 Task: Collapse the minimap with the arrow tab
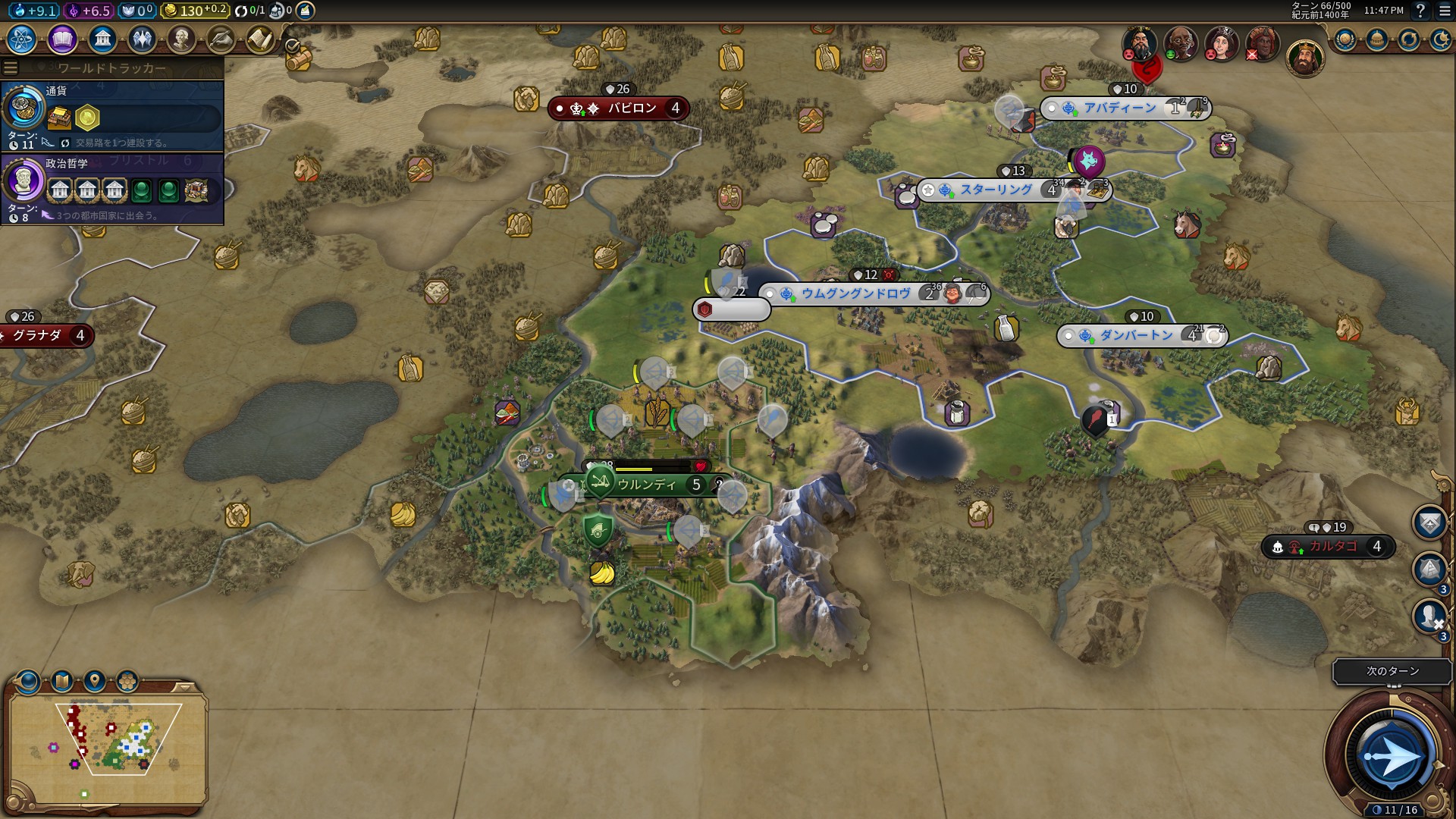tap(184, 687)
